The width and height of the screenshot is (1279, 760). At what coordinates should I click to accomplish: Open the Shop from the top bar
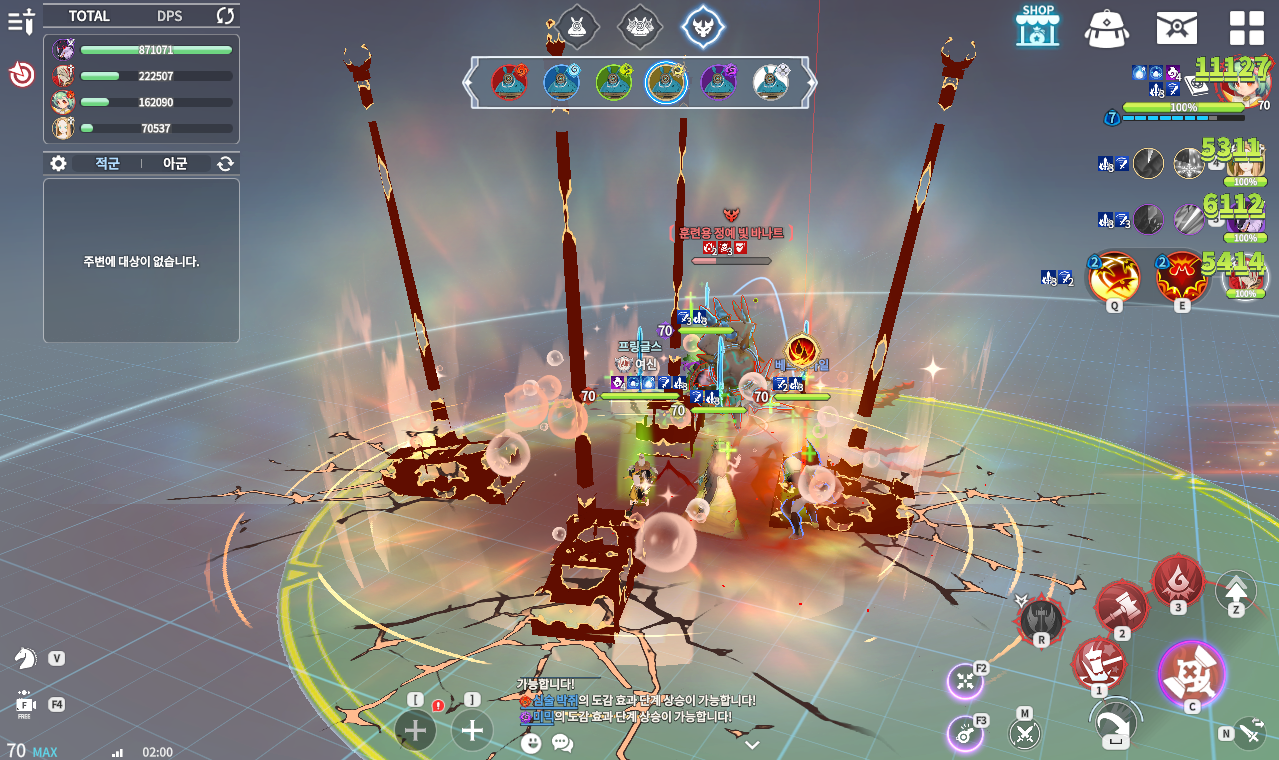[1037, 26]
